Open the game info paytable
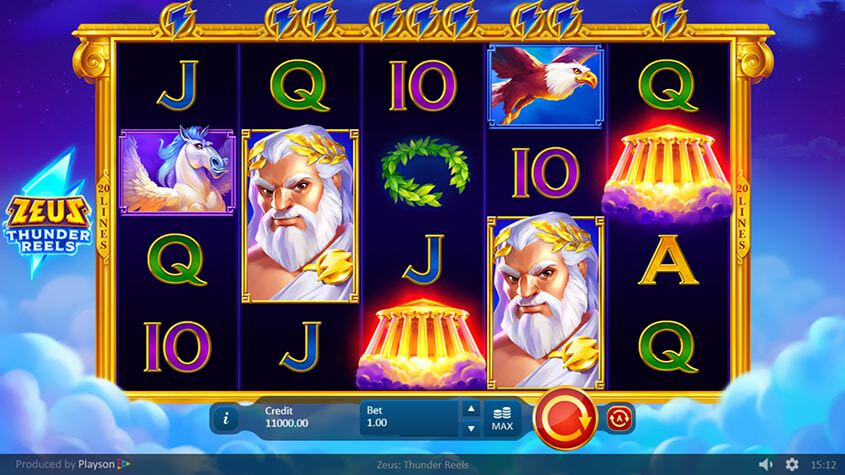The width and height of the screenshot is (845, 475). pos(226,418)
